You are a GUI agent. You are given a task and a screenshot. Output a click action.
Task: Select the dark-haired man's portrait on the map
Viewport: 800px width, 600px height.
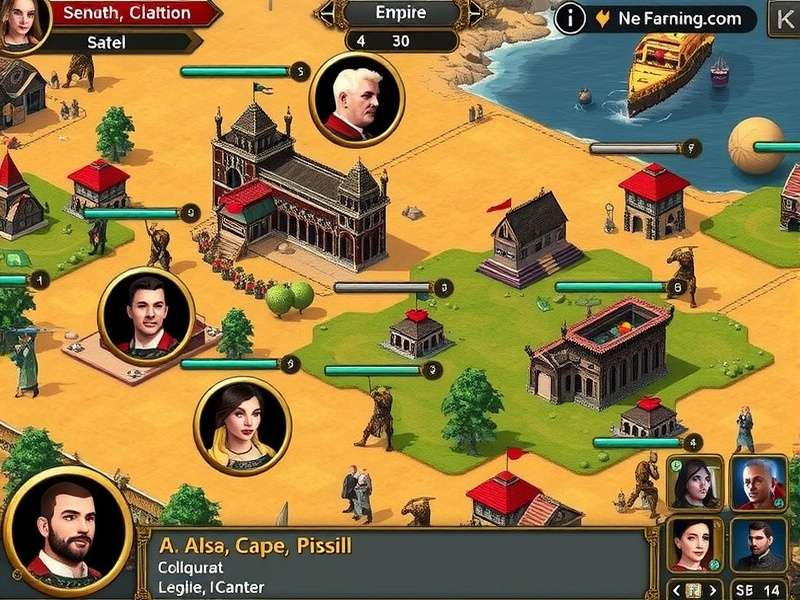click(145, 315)
